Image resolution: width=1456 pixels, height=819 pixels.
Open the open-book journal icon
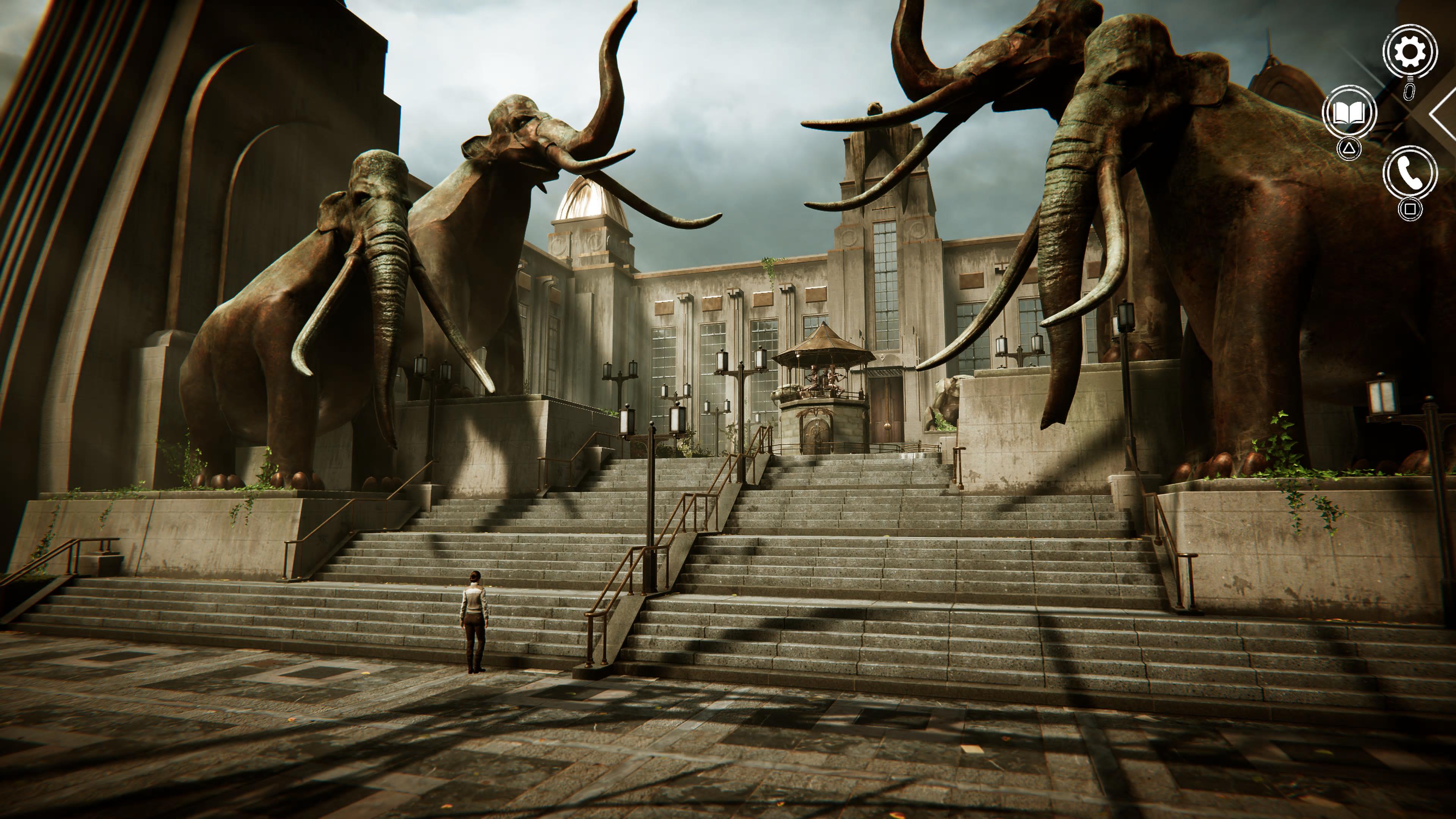click(x=1349, y=113)
